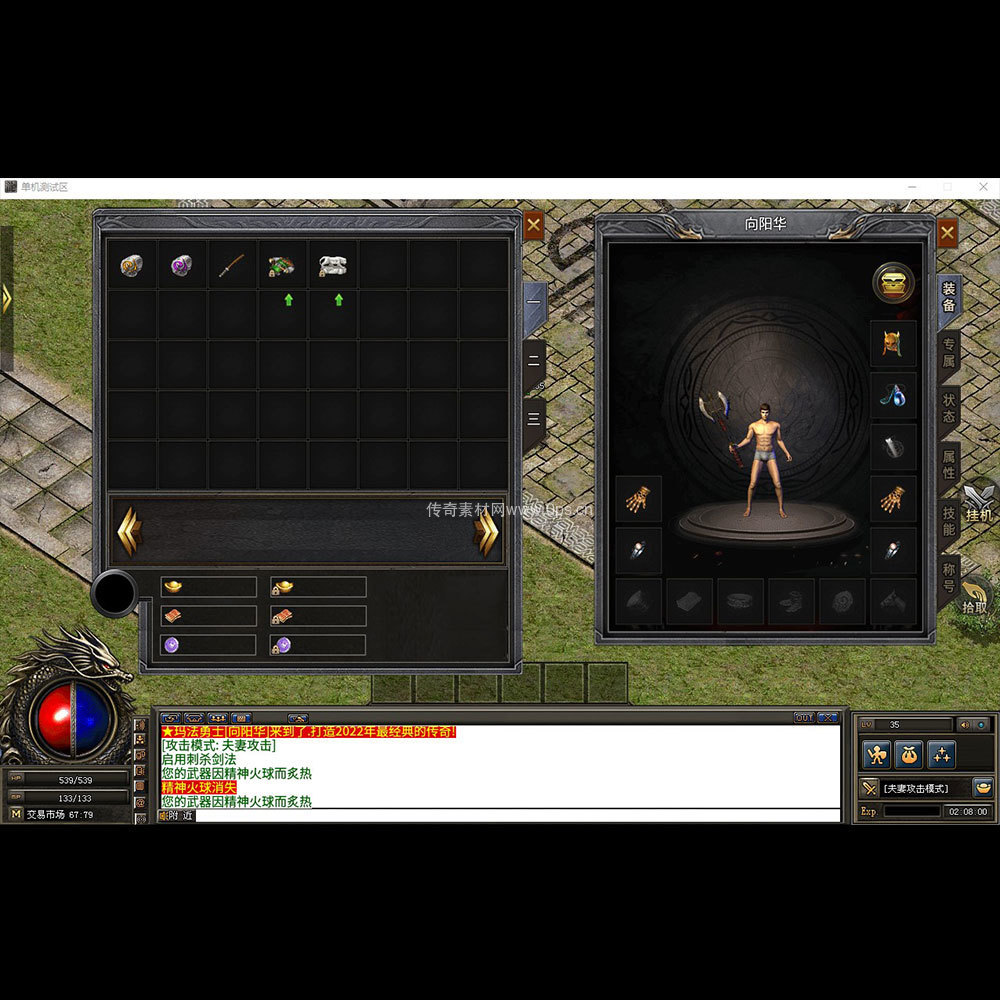Open the golden treasure chest button
This screenshot has width=1000, height=1000.
[893, 284]
